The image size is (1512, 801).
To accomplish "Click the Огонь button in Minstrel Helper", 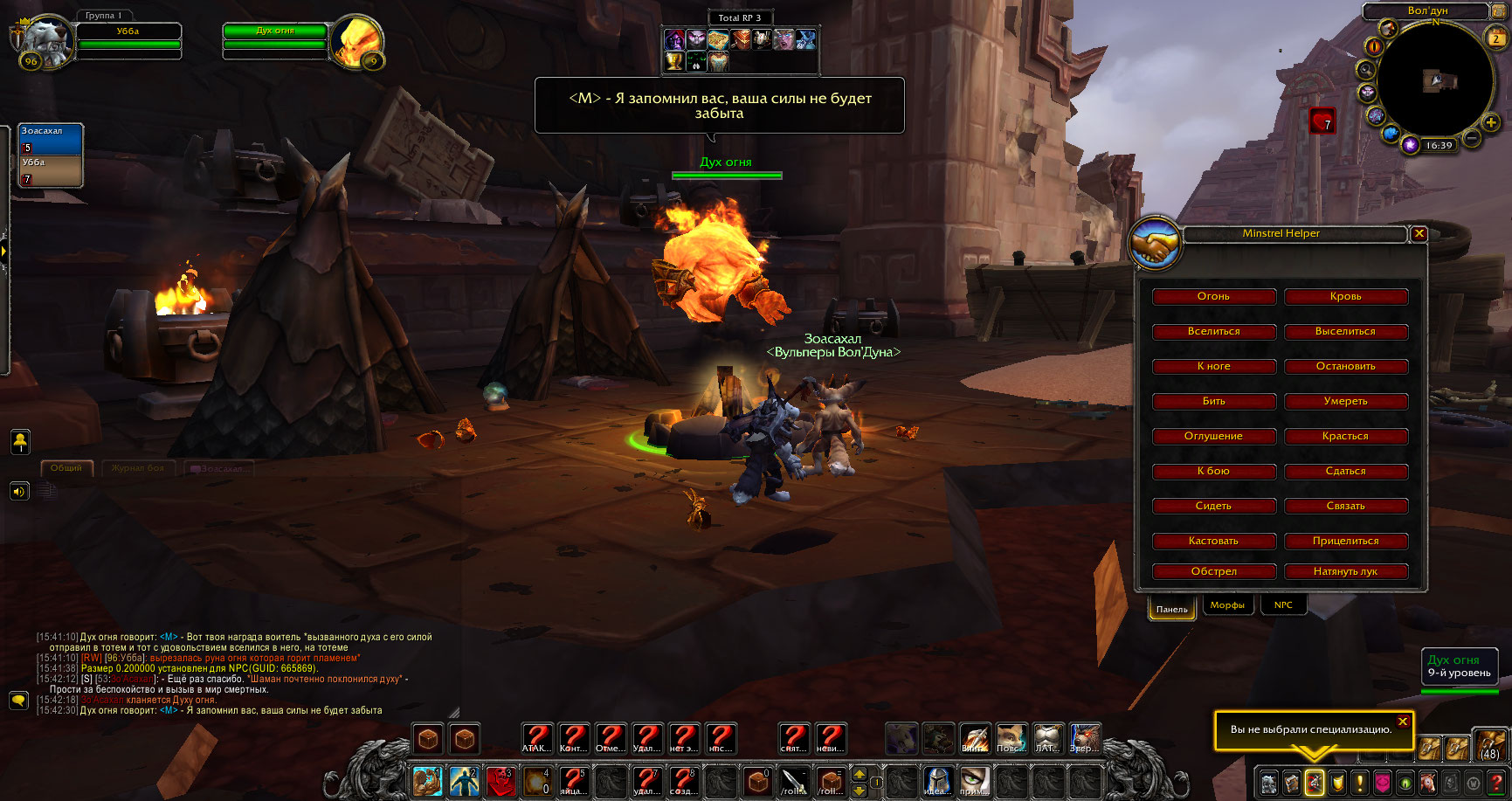I will 1213,297.
